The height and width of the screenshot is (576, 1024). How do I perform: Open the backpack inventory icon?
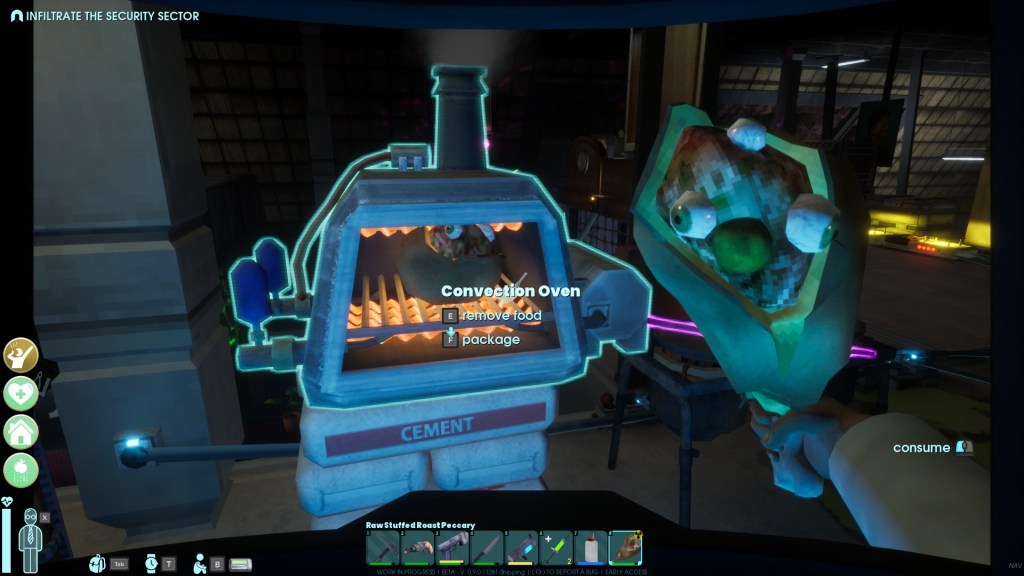pos(97,564)
